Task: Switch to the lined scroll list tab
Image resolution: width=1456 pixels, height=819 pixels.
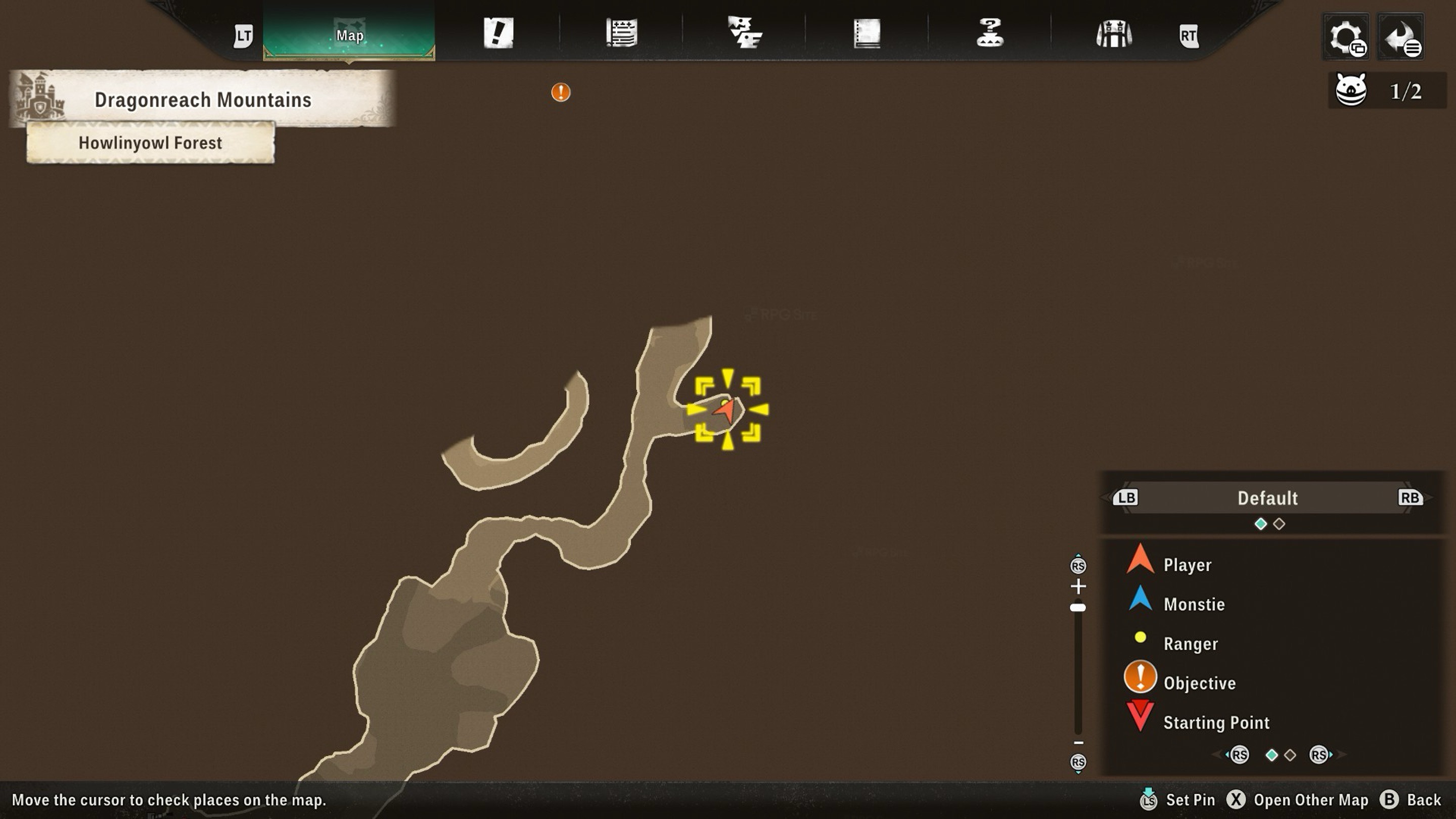Action: pyautogui.click(x=621, y=33)
